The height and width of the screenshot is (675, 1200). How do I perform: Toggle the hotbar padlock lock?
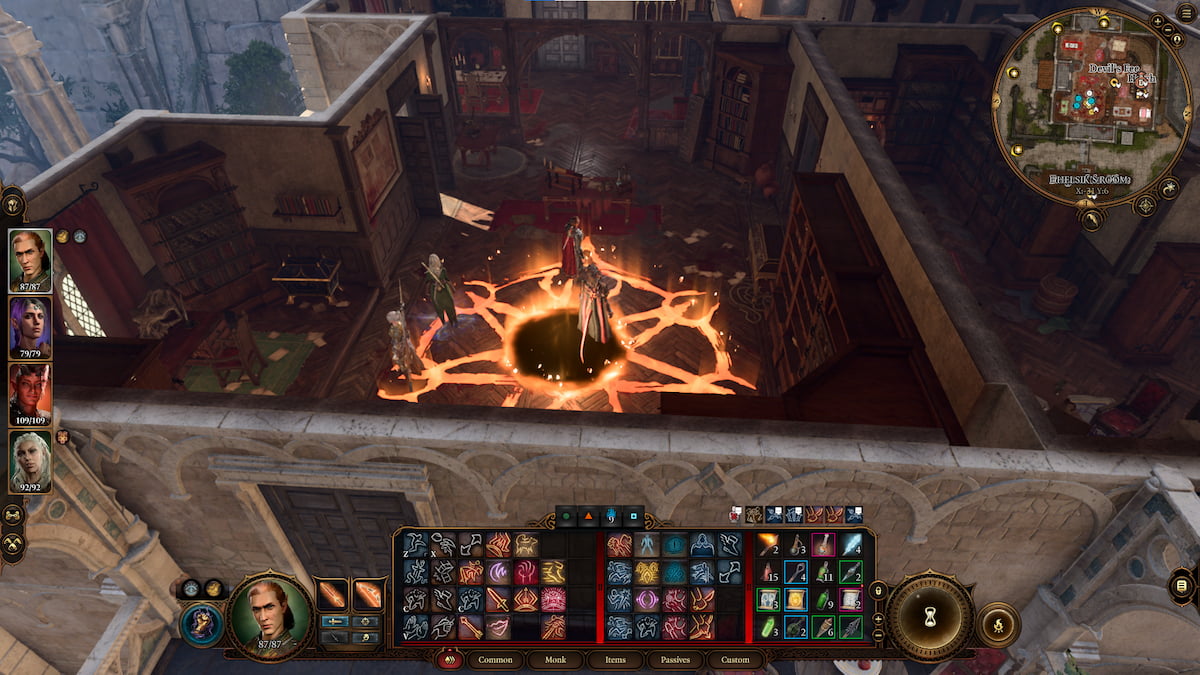point(879,590)
